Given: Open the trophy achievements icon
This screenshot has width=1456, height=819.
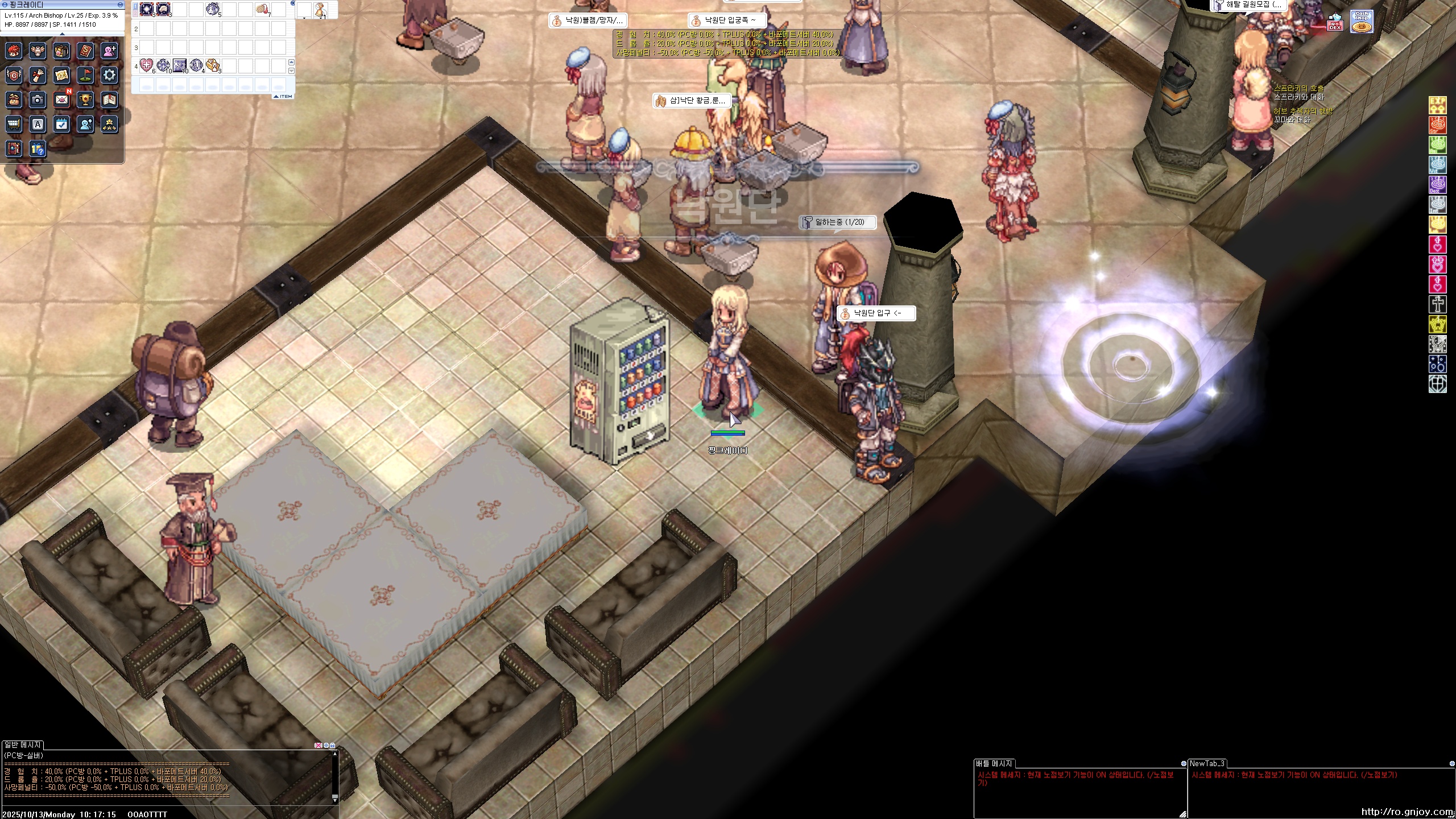Looking at the screenshot, I should (x=86, y=100).
